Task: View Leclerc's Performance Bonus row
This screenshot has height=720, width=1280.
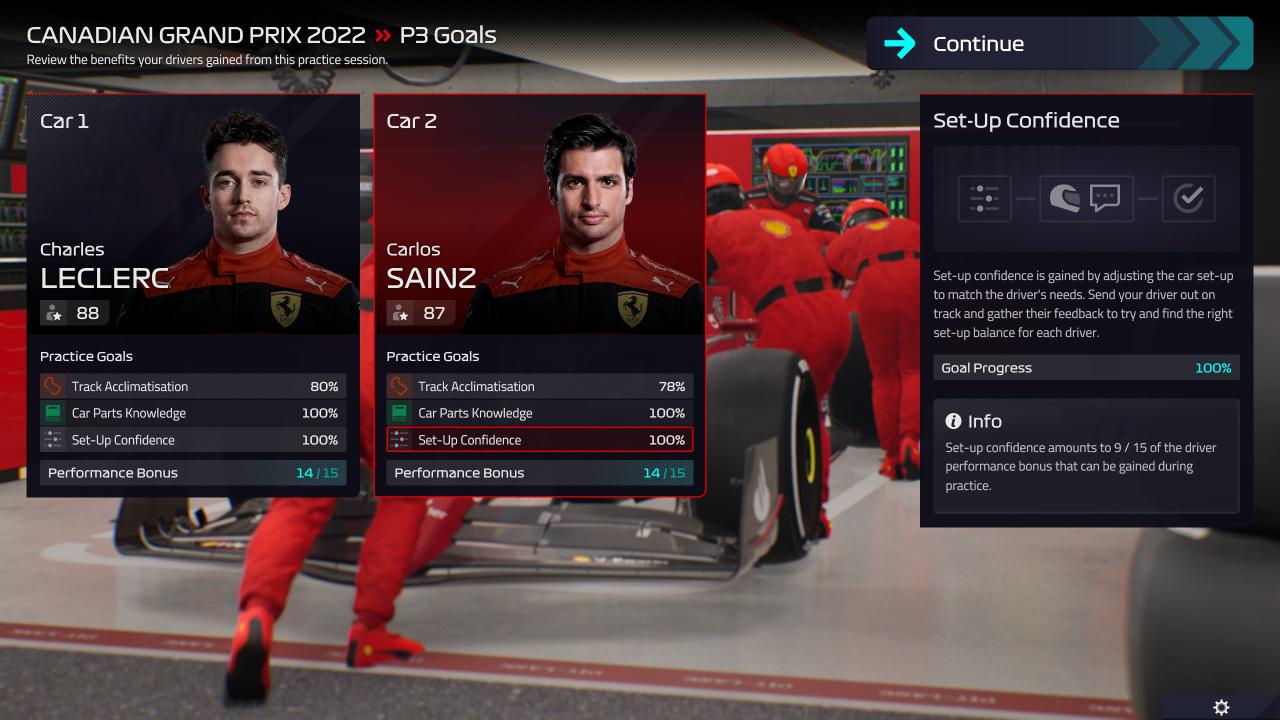Action: pos(193,473)
